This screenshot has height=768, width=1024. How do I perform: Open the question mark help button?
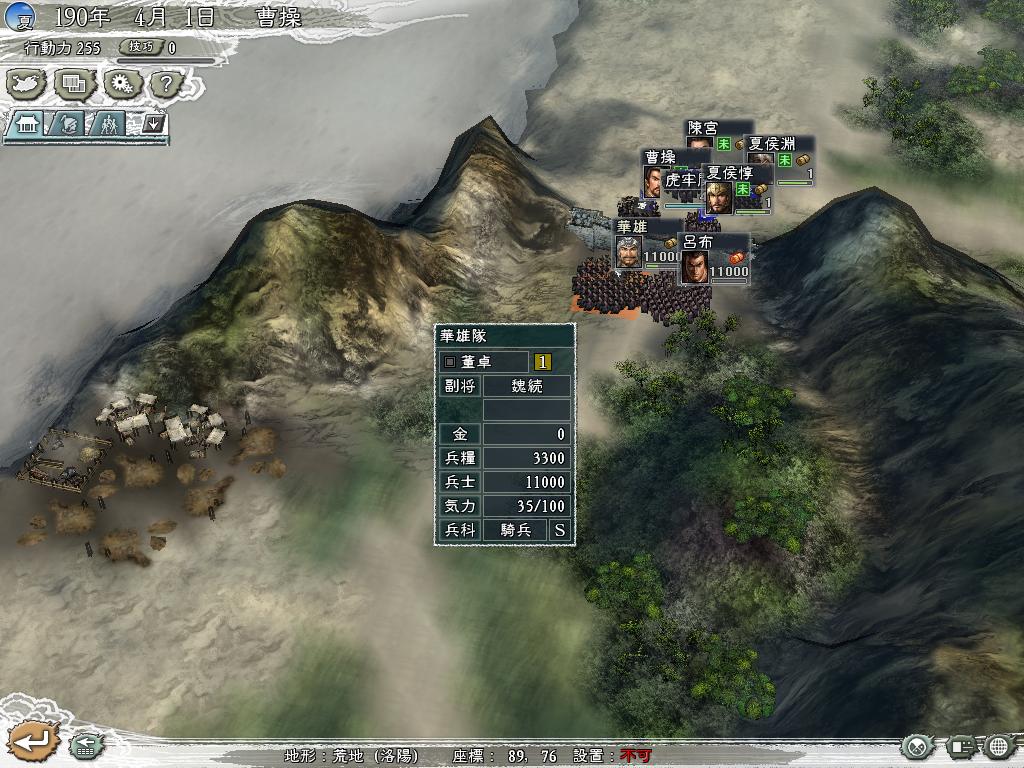pyautogui.click(x=167, y=84)
